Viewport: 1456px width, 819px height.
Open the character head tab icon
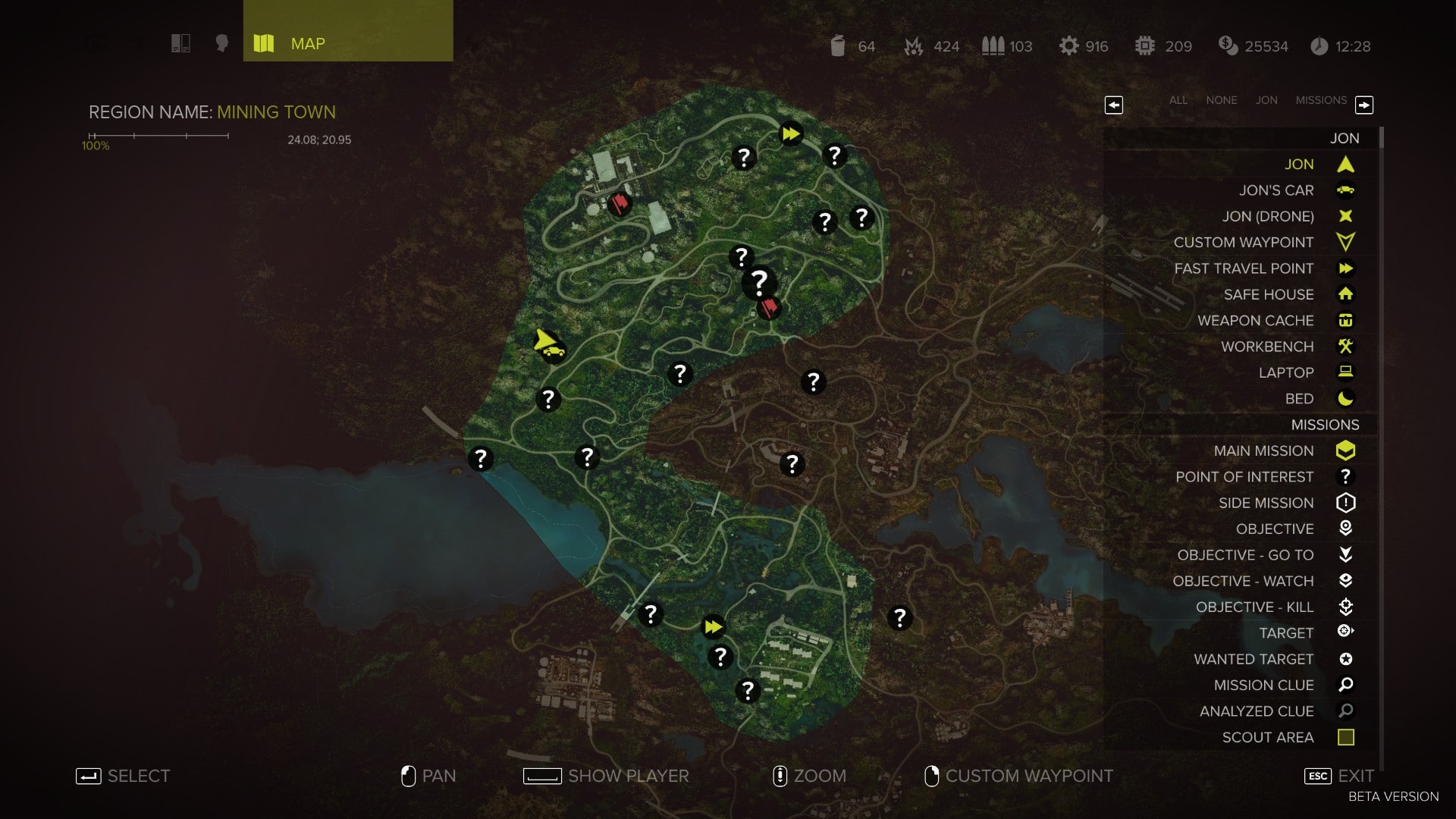coord(221,43)
